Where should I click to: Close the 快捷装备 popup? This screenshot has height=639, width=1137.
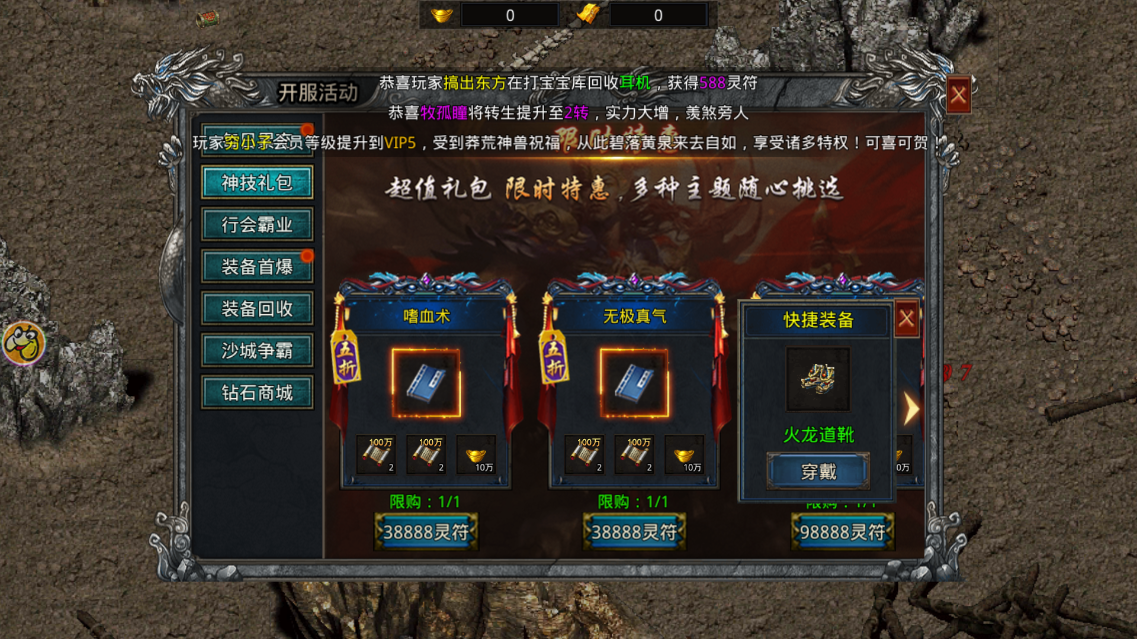point(906,319)
